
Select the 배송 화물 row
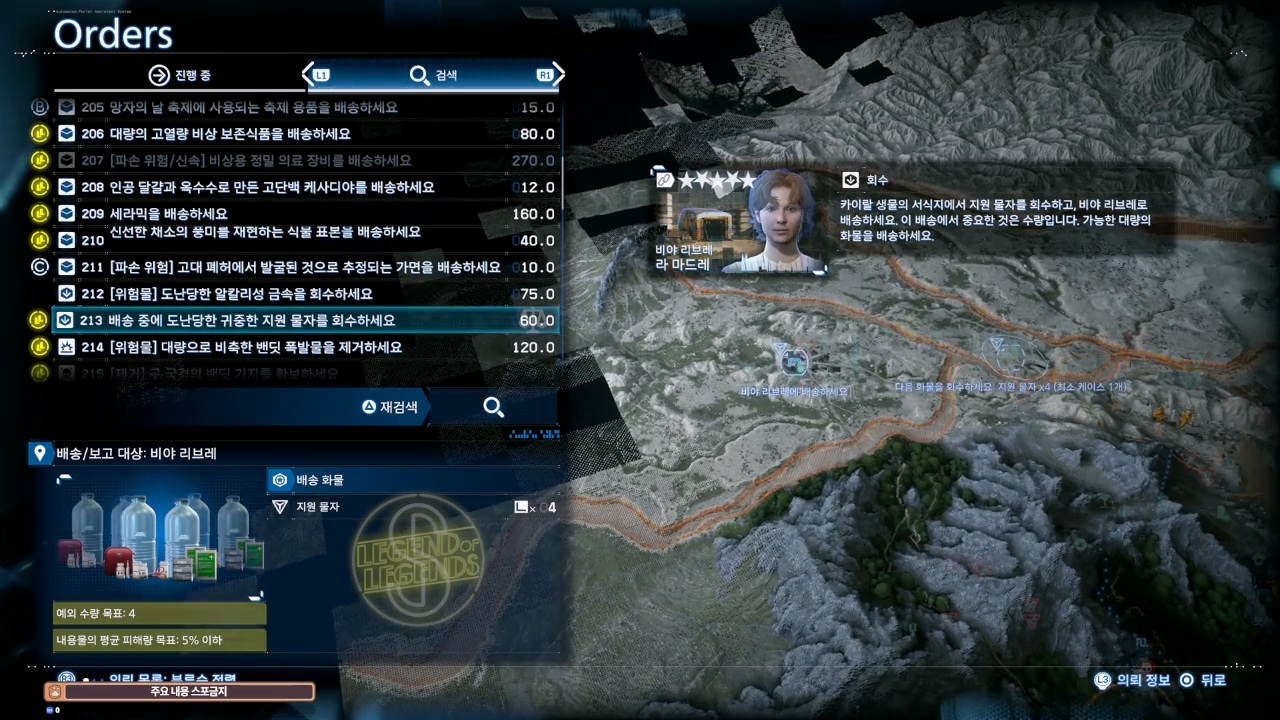412,480
